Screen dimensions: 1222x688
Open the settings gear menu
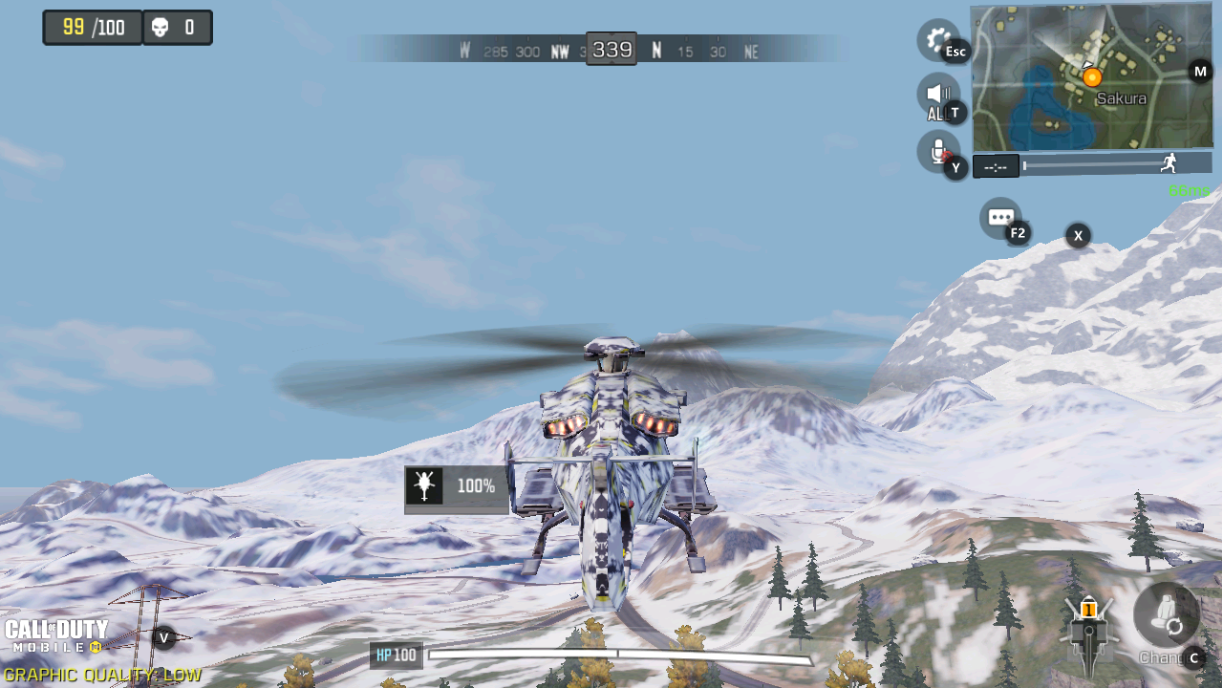coord(936,39)
